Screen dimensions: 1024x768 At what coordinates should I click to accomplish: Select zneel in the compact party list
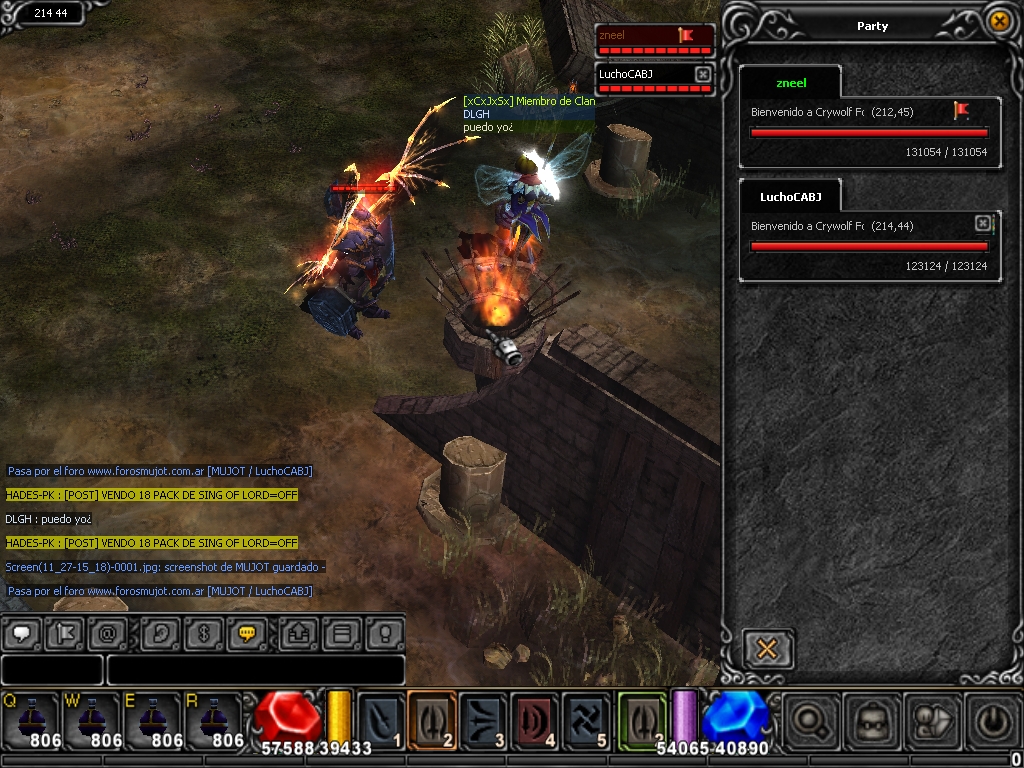click(654, 38)
